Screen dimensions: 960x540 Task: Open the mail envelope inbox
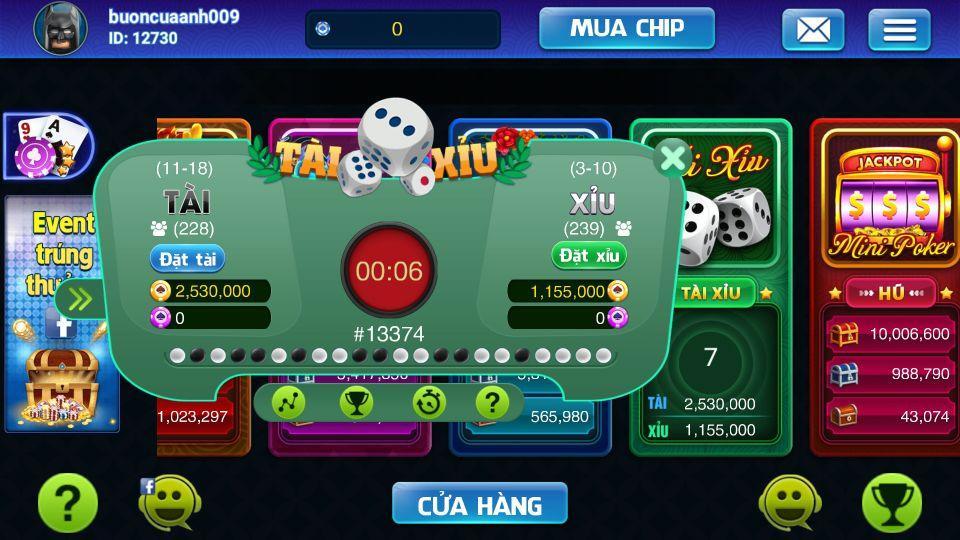(812, 30)
